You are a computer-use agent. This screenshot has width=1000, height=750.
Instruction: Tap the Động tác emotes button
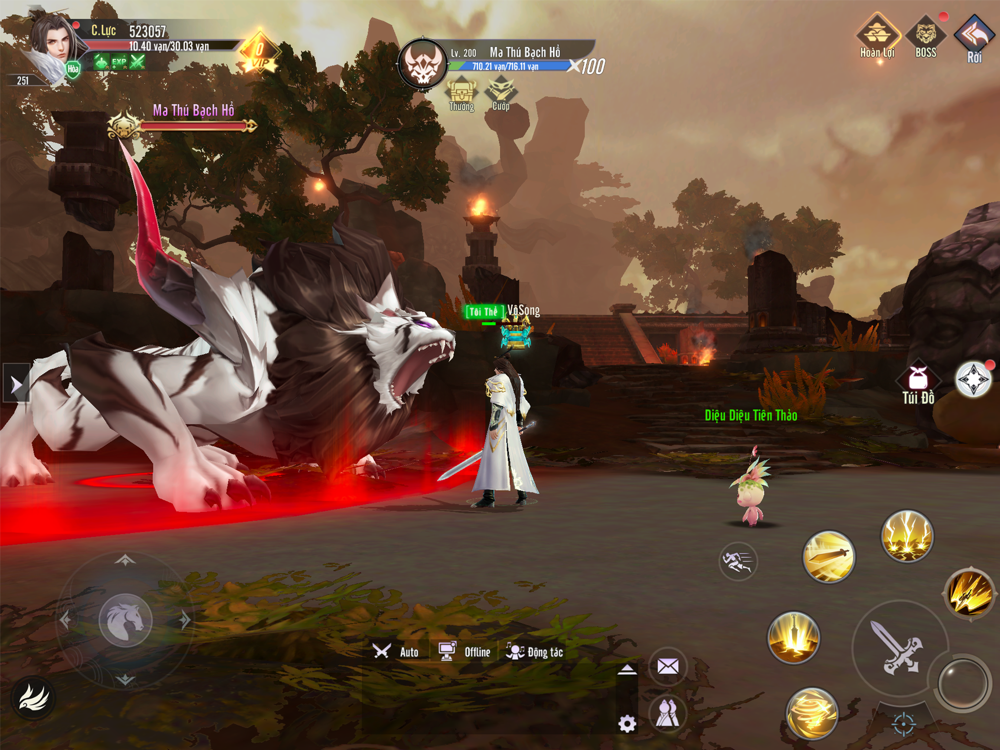tap(534, 651)
